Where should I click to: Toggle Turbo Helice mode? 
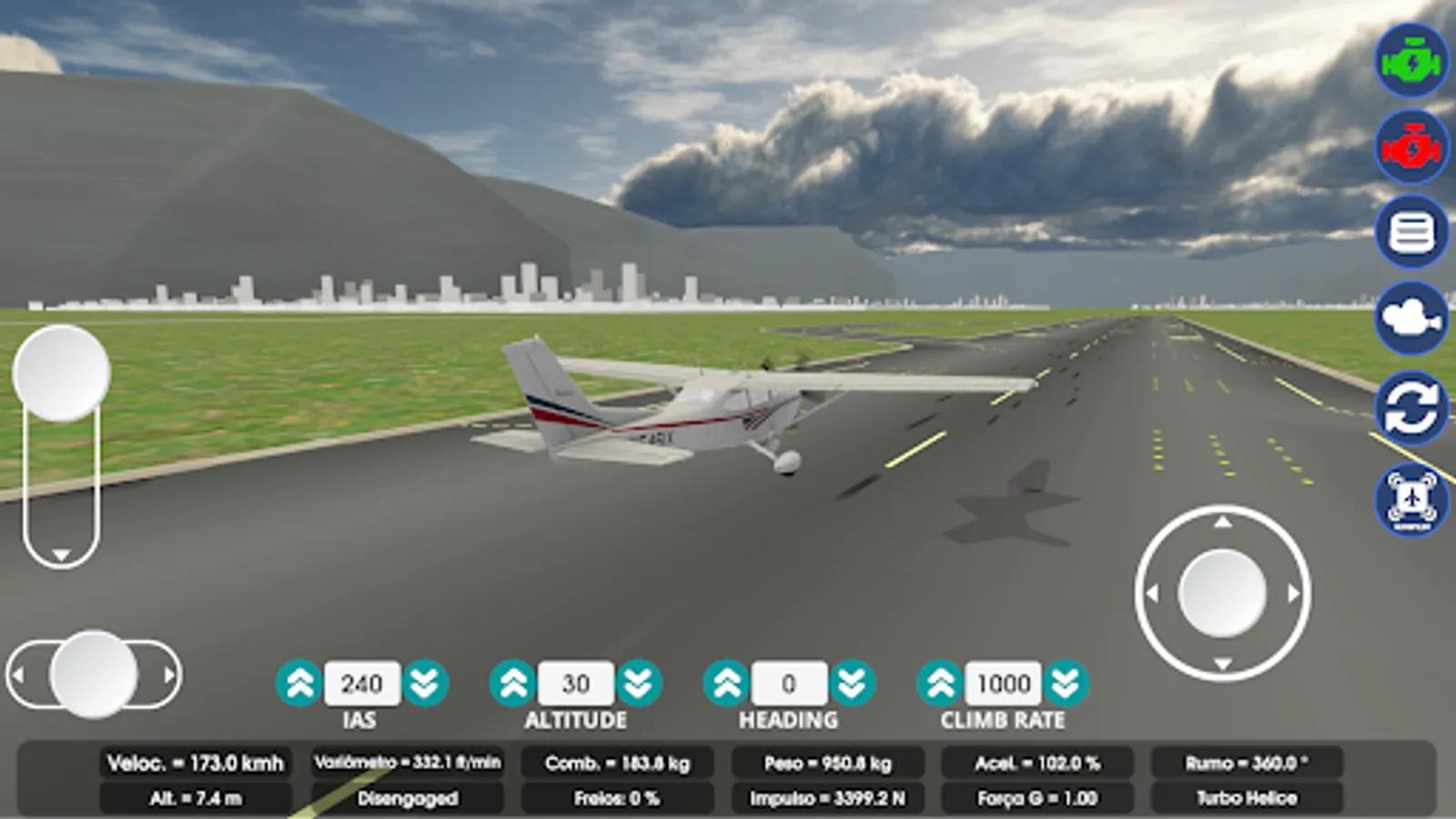click(1246, 799)
